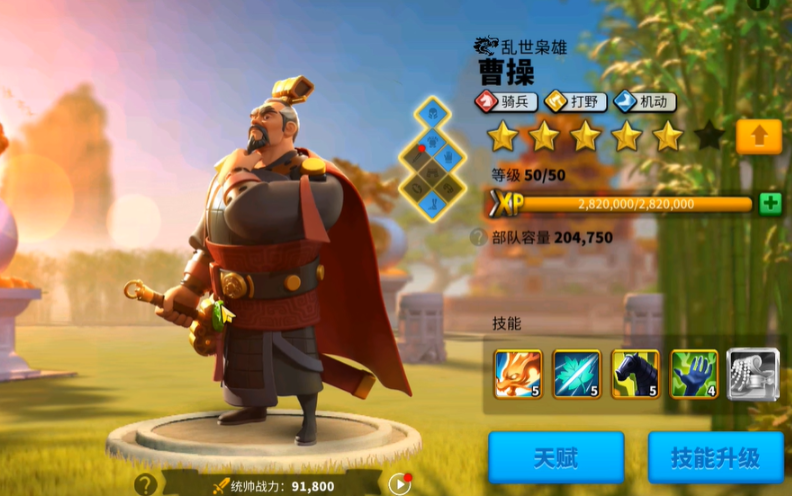Select the blue hand skill icon
Viewport: 792px width, 496px height.
(694, 374)
